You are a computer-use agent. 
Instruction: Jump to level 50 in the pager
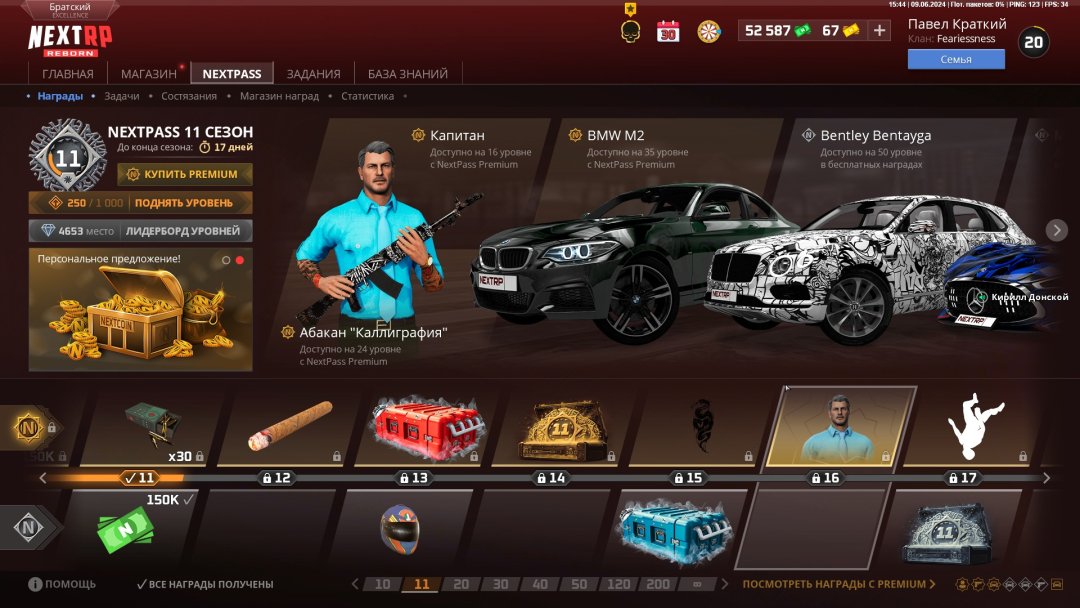tap(580, 584)
